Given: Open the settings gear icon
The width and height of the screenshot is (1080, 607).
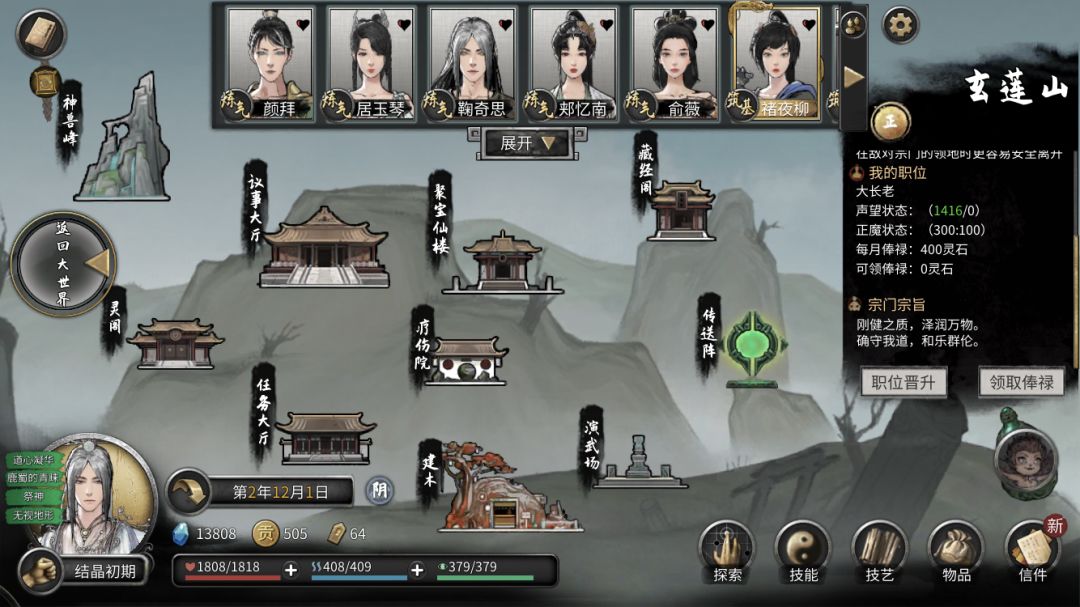Looking at the screenshot, I should [900, 25].
